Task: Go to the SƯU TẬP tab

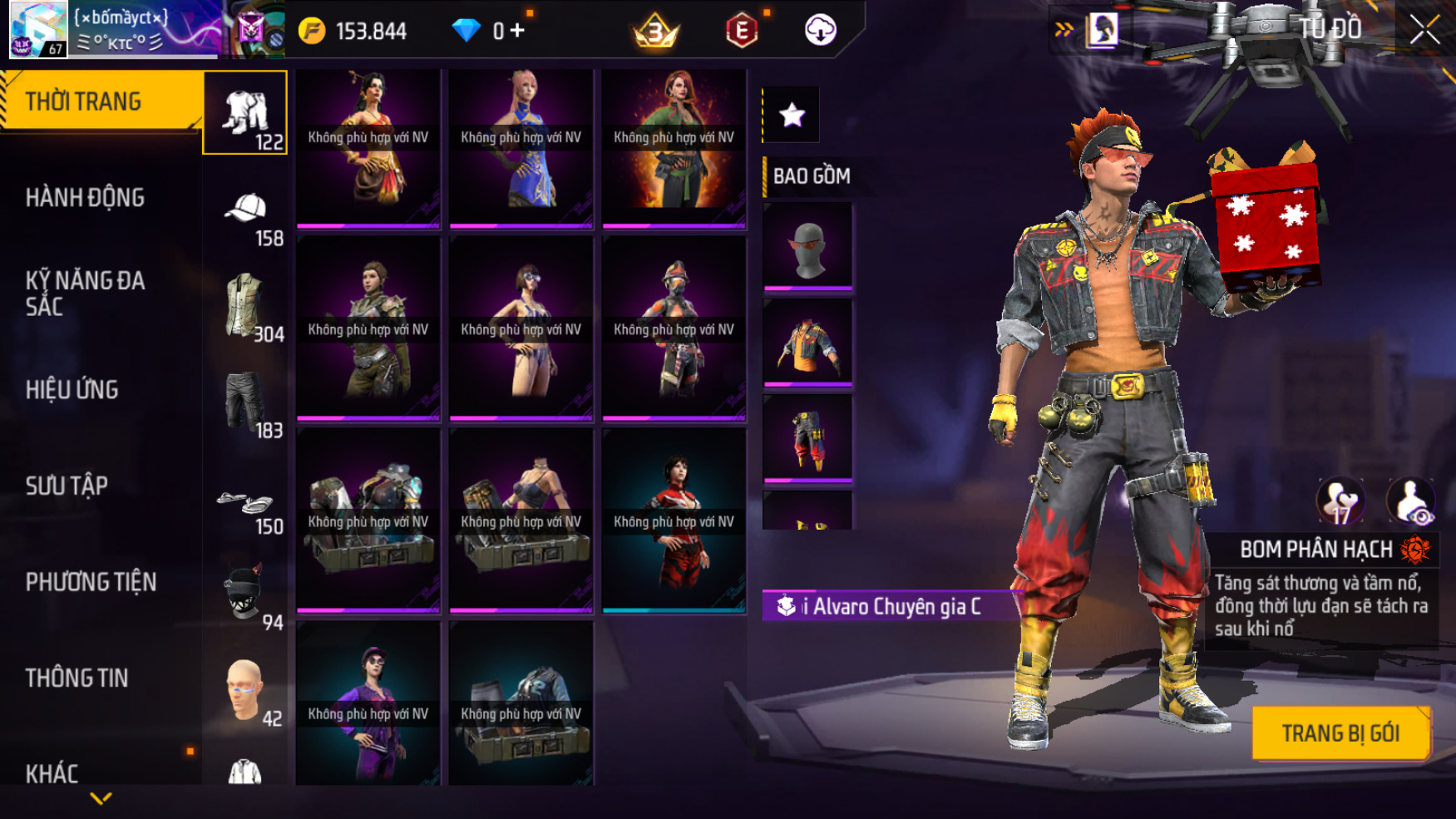Action: 67,486
